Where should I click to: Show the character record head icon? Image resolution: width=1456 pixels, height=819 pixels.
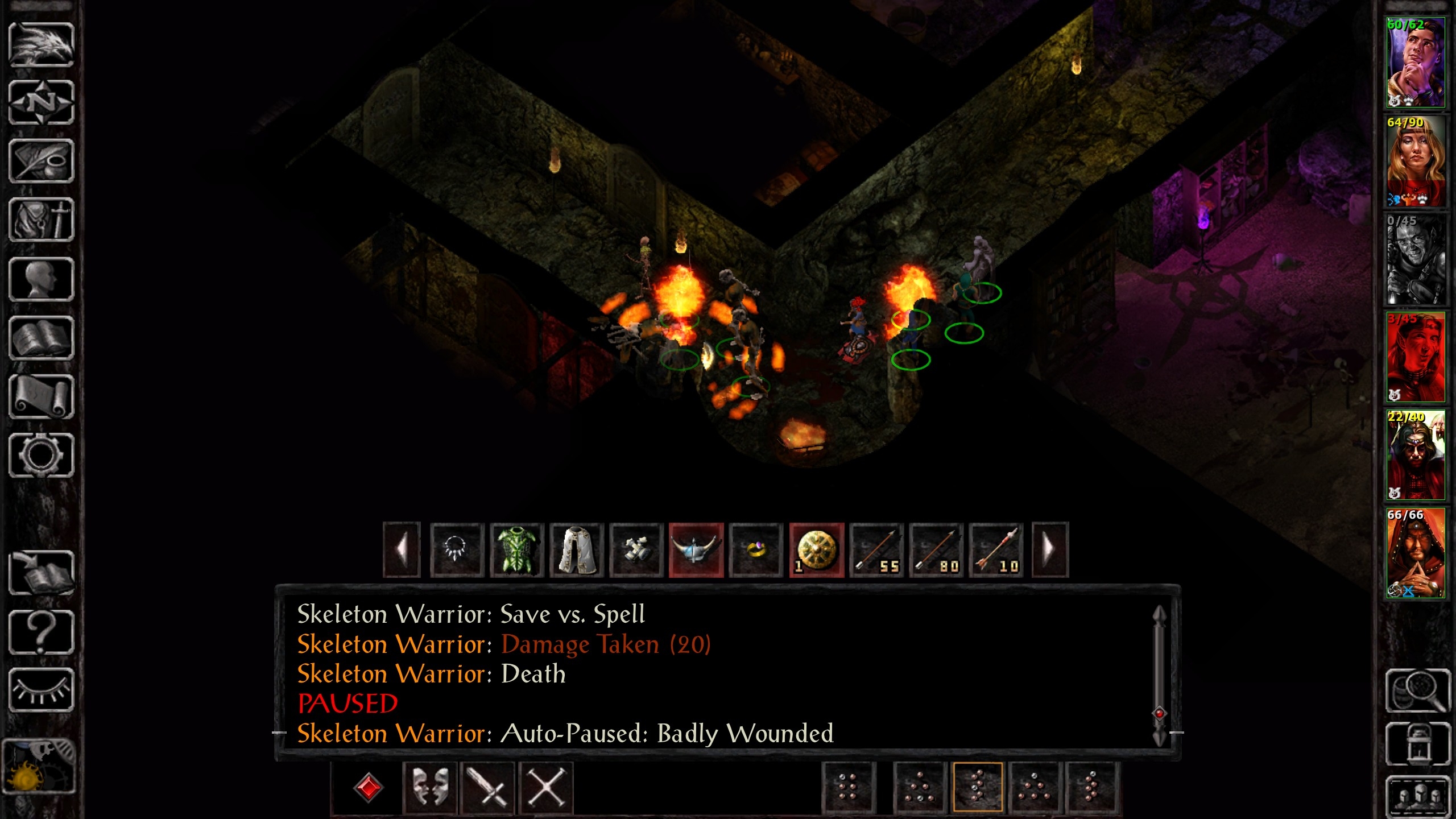pyautogui.click(x=41, y=279)
